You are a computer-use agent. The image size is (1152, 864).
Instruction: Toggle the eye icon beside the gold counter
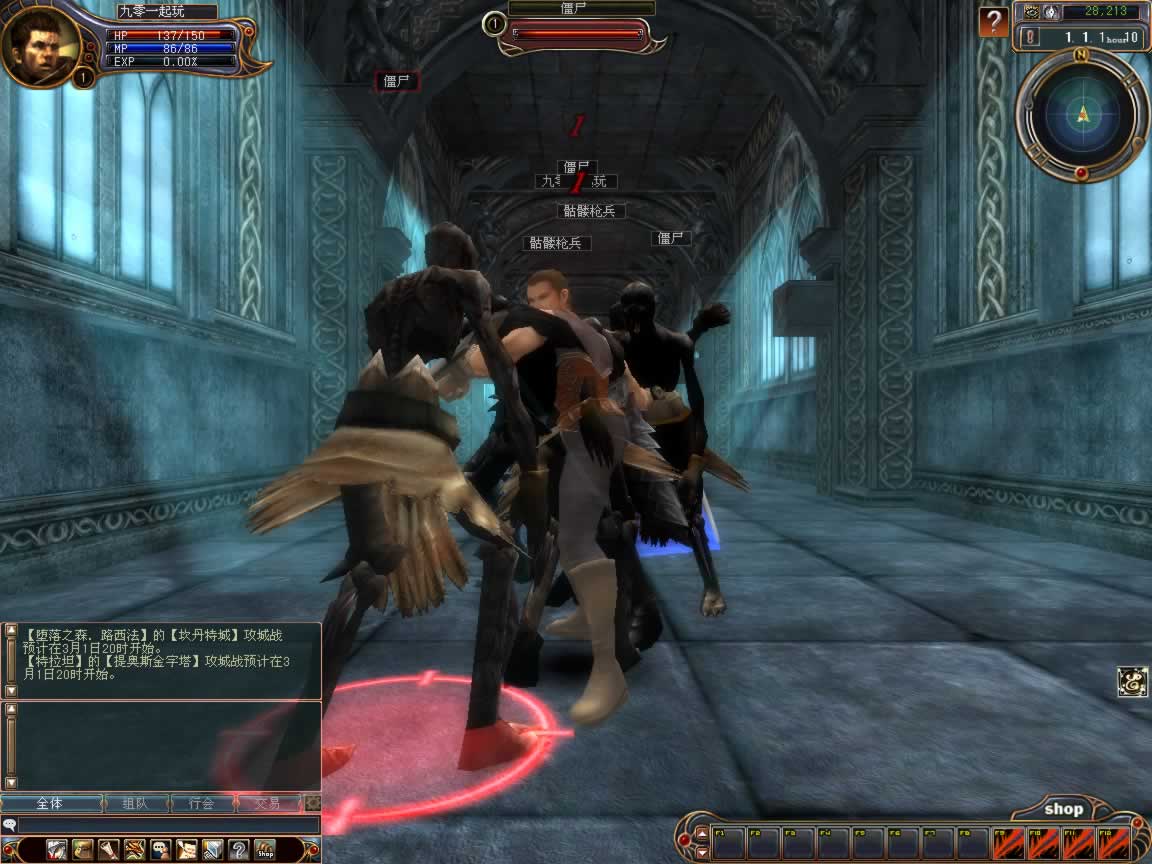(x=1031, y=12)
